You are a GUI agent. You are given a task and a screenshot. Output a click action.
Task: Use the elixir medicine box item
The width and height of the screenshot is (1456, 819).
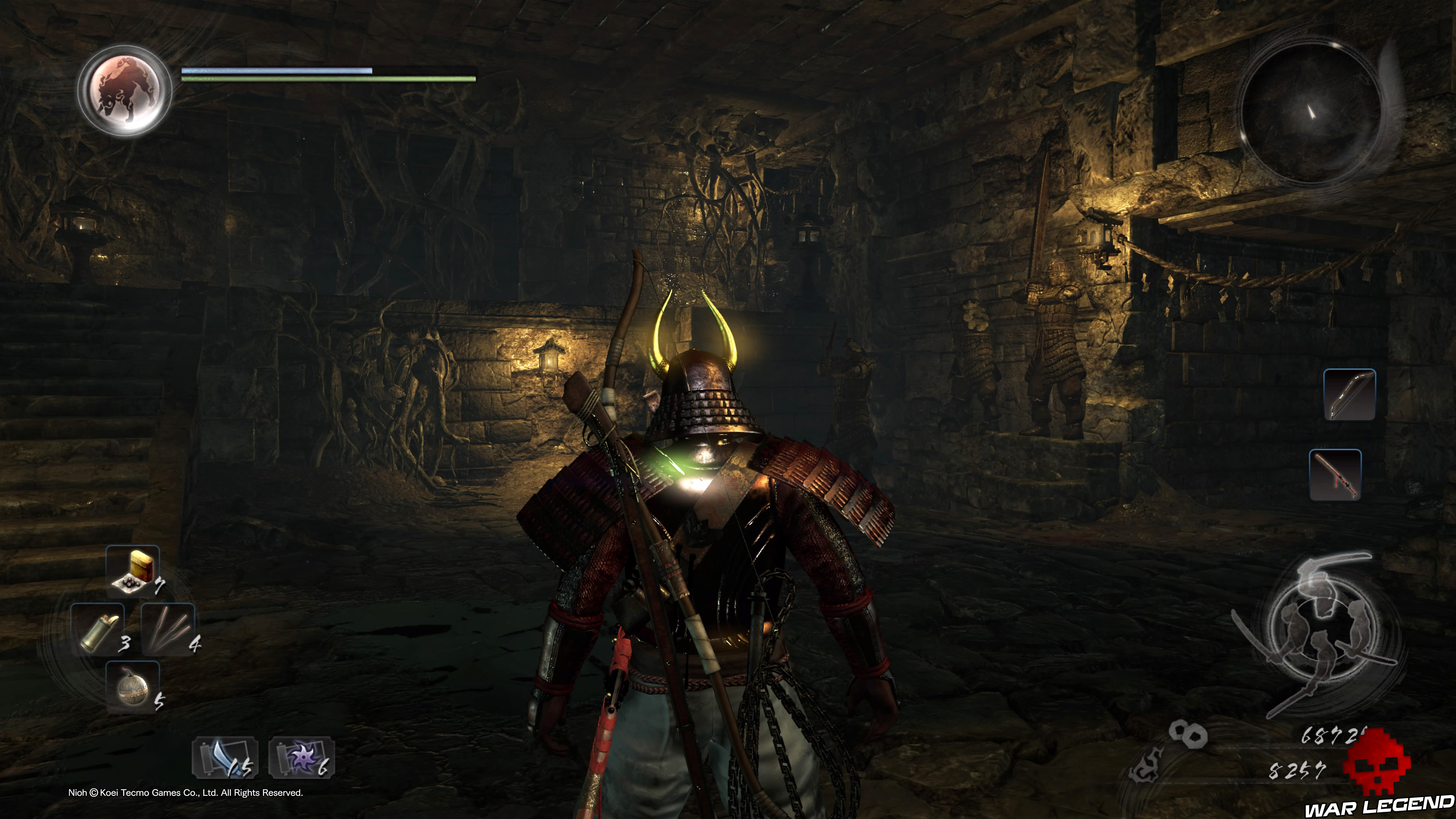[x=133, y=571]
